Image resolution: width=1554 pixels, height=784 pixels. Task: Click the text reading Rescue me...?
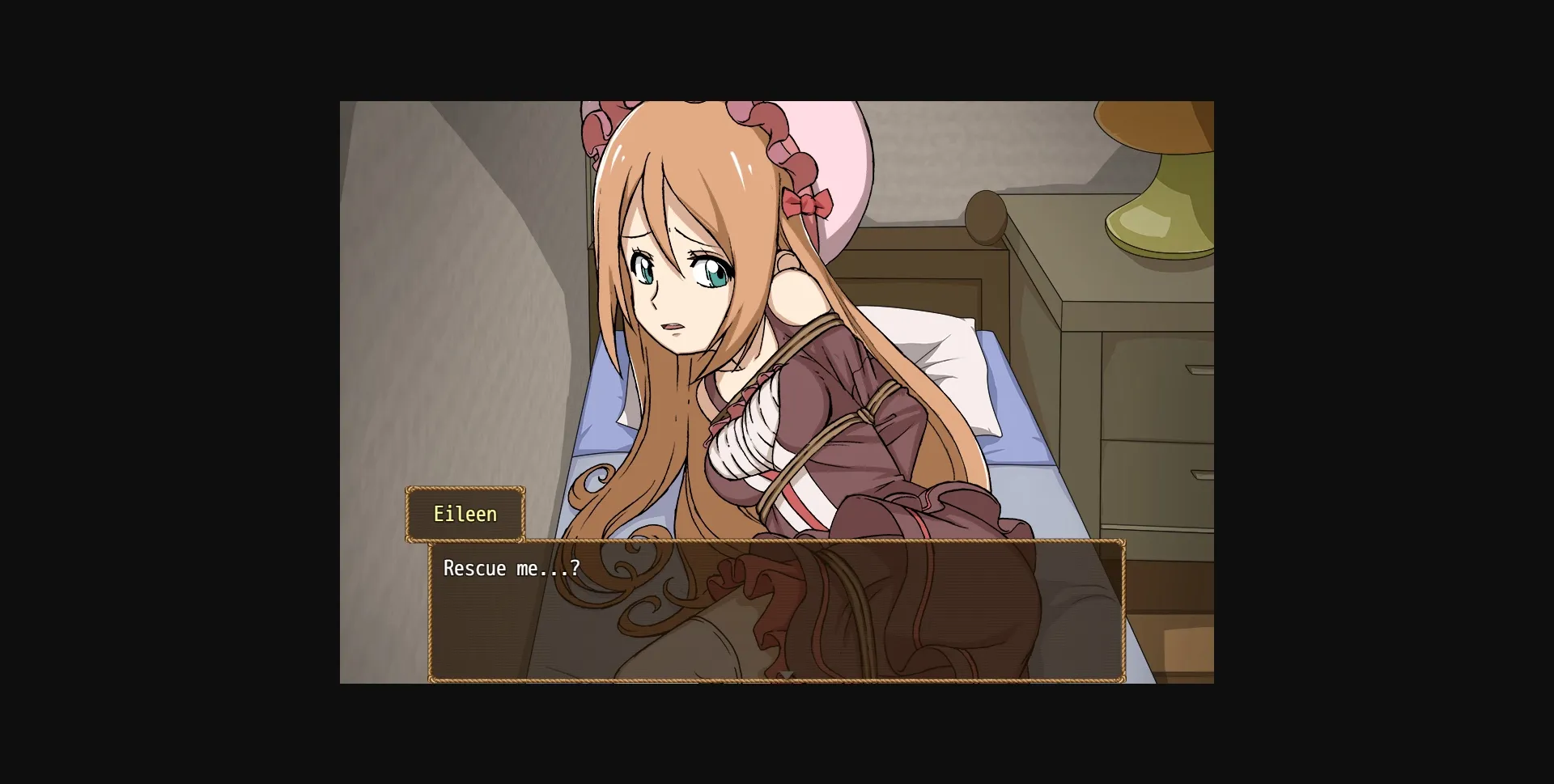(511, 568)
